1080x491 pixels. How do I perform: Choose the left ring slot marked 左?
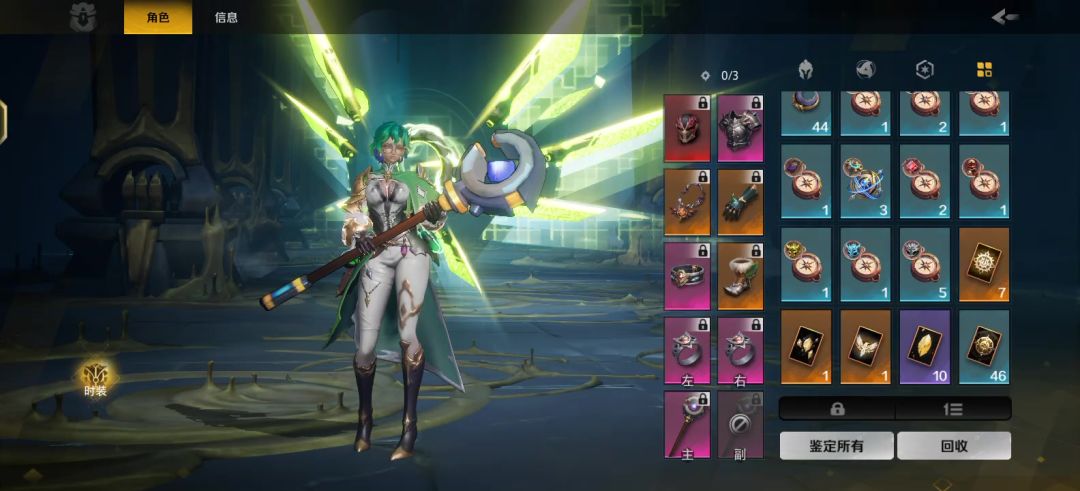(687, 350)
